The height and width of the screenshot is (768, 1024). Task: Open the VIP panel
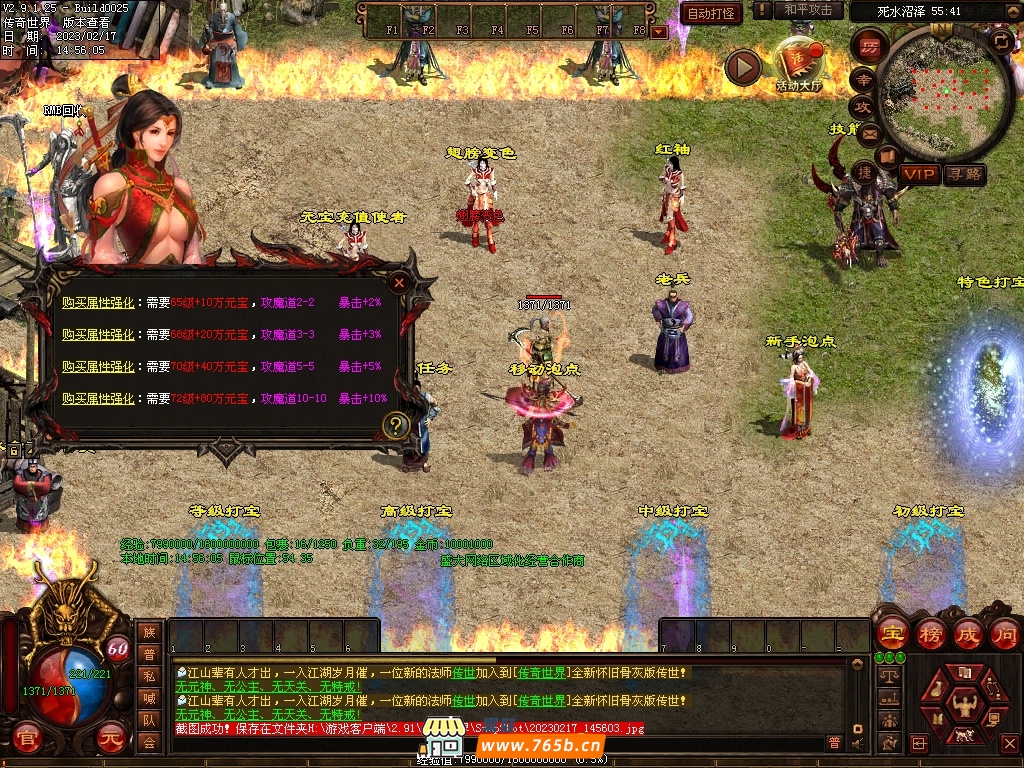919,174
